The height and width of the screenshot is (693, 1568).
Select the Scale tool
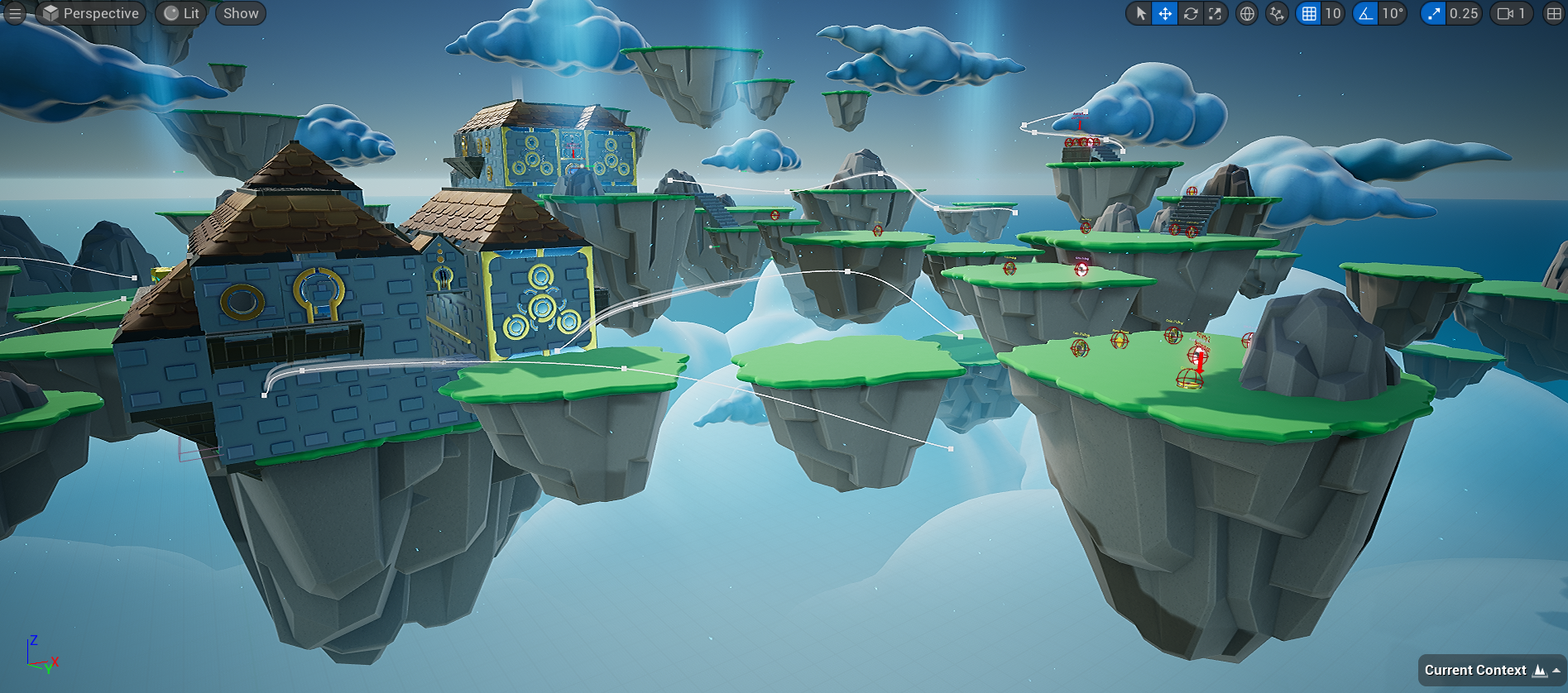(x=1215, y=13)
